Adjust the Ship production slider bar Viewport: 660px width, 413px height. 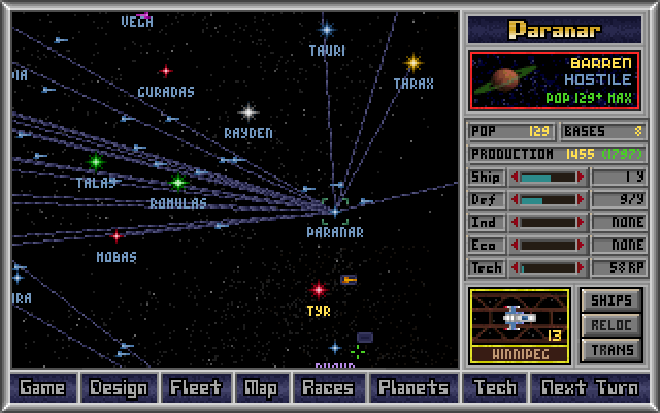[549, 177]
